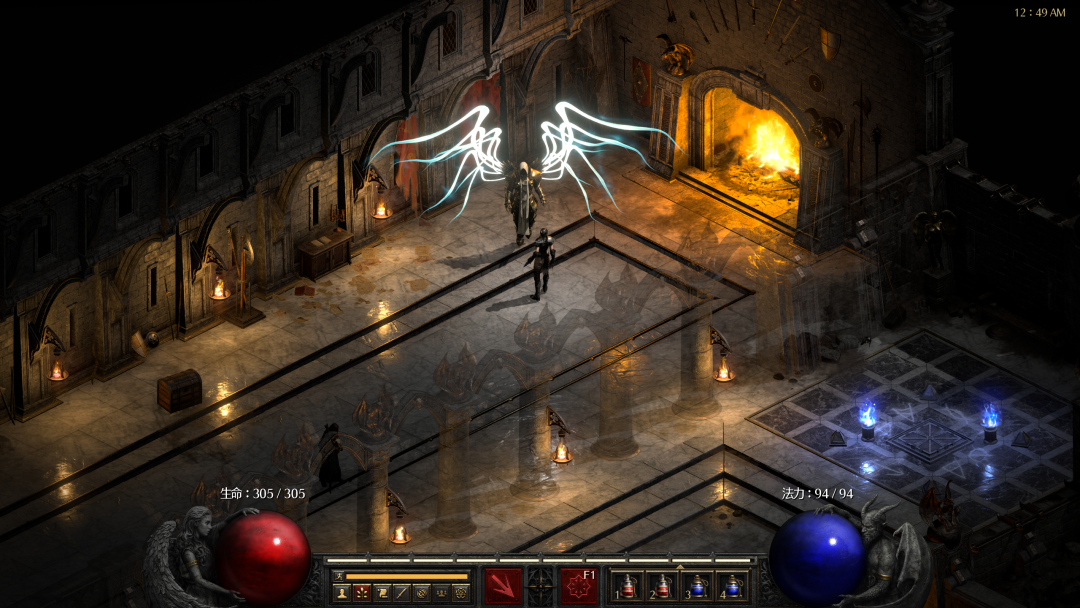The image size is (1080, 608).
Task: Use the healing potion in belt slot 1
Action: click(628, 588)
